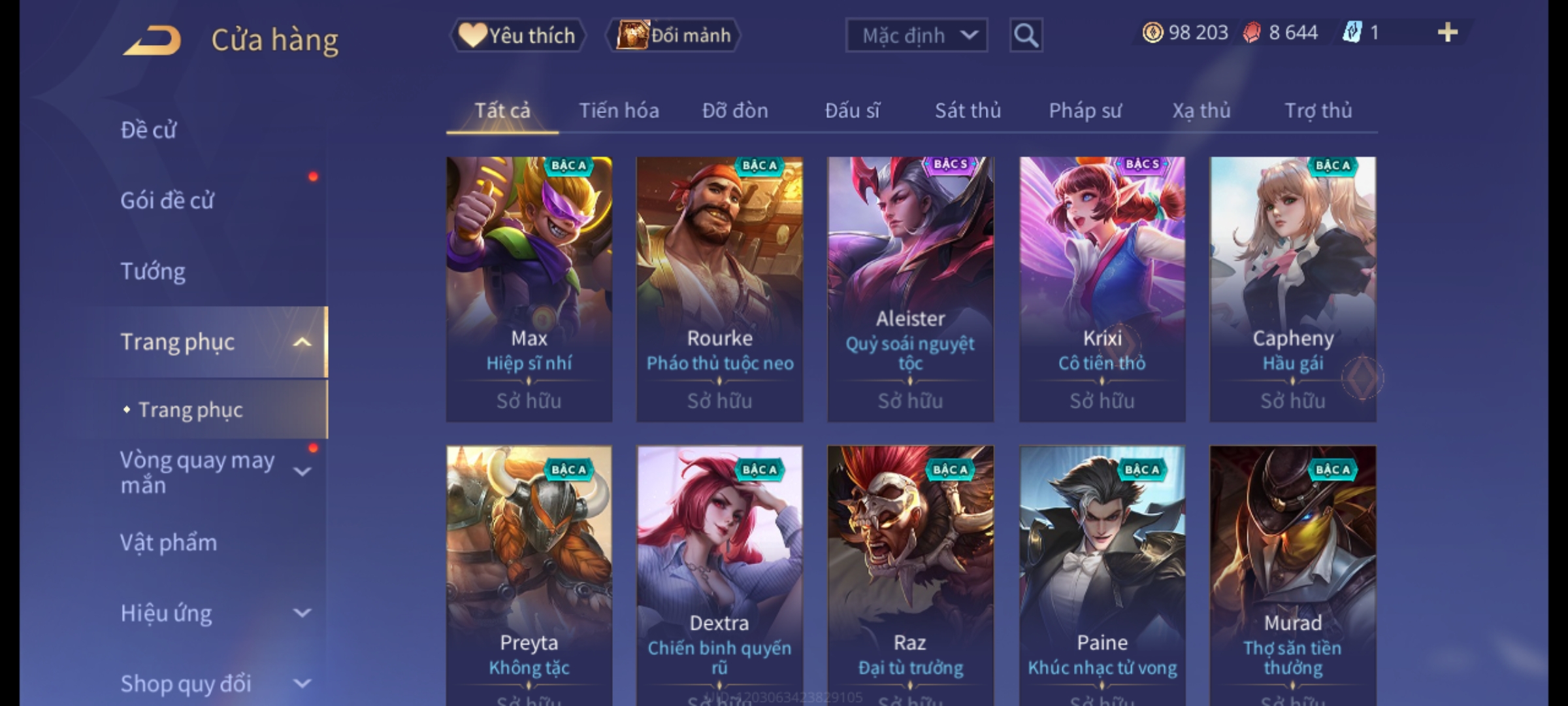Open the Vật phẩm items section
Viewport: 1568px width, 706px height.
[x=169, y=543]
